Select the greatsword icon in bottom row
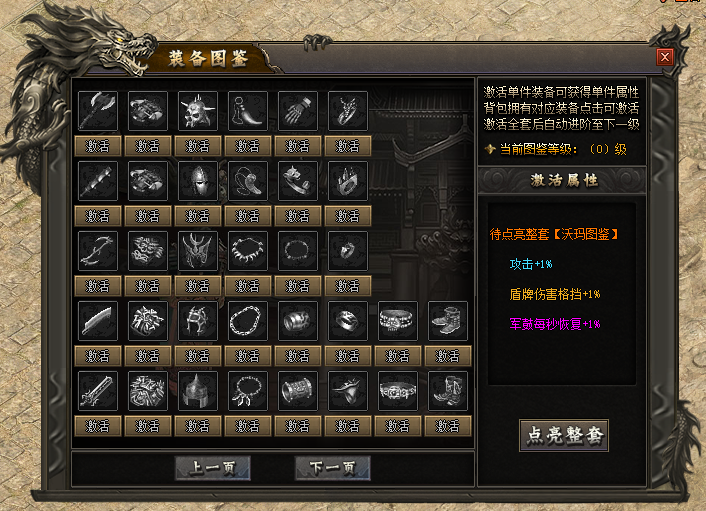Screen dimensions: 706x511 pos(98,390)
